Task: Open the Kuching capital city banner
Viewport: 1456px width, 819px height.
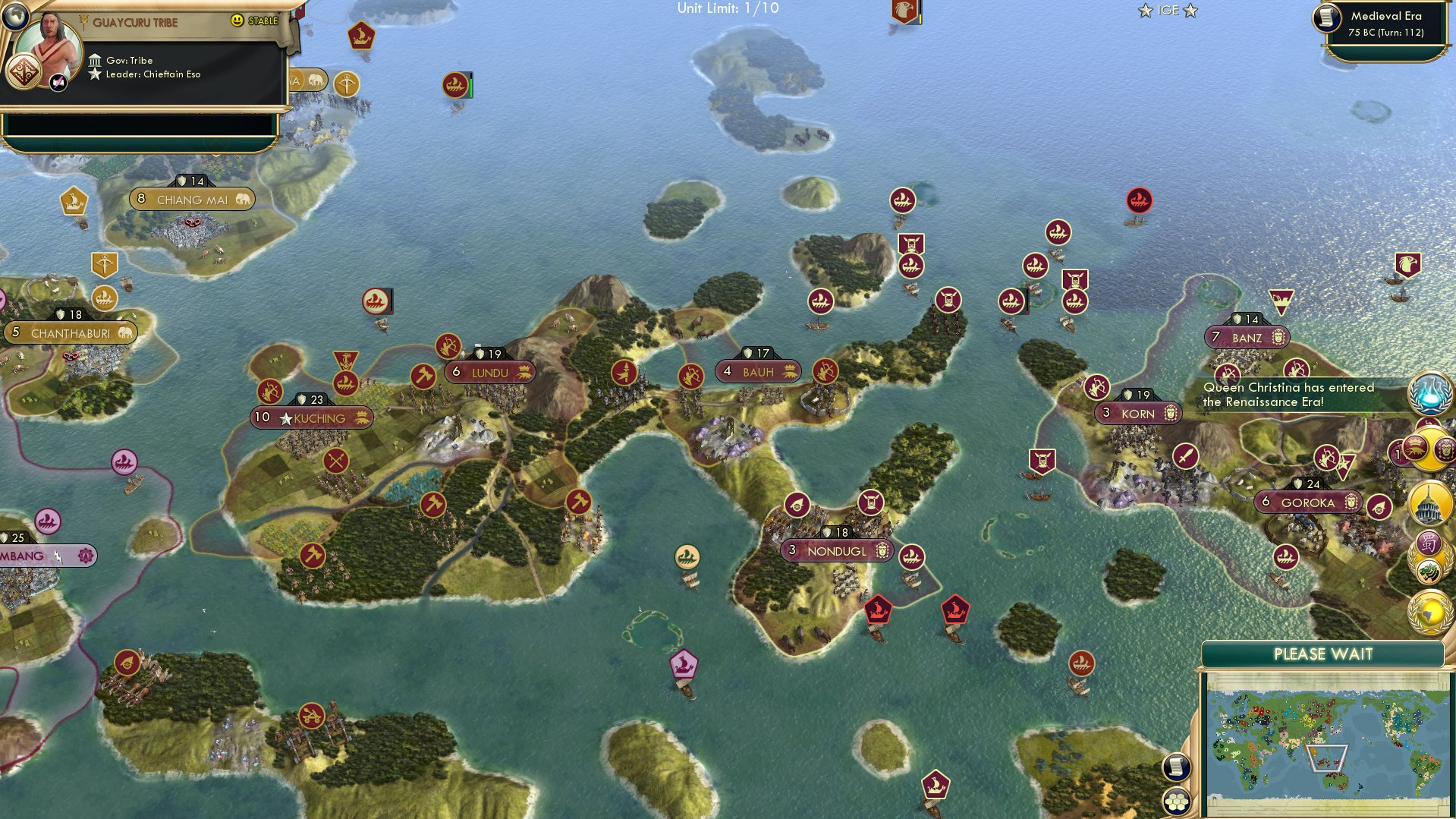Action: [x=315, y=417]
